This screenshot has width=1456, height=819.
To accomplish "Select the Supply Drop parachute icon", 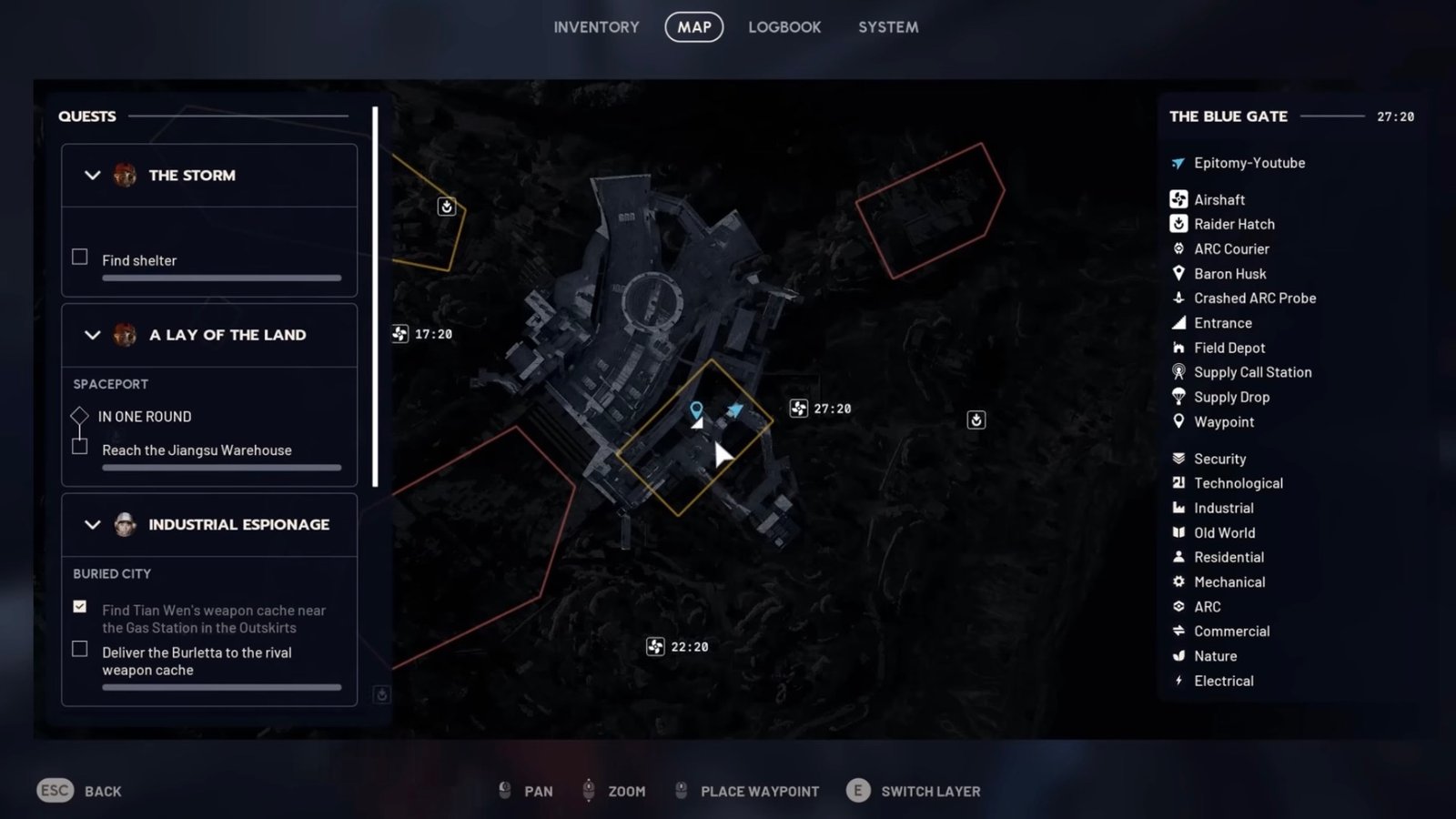I will (1178, 397).
